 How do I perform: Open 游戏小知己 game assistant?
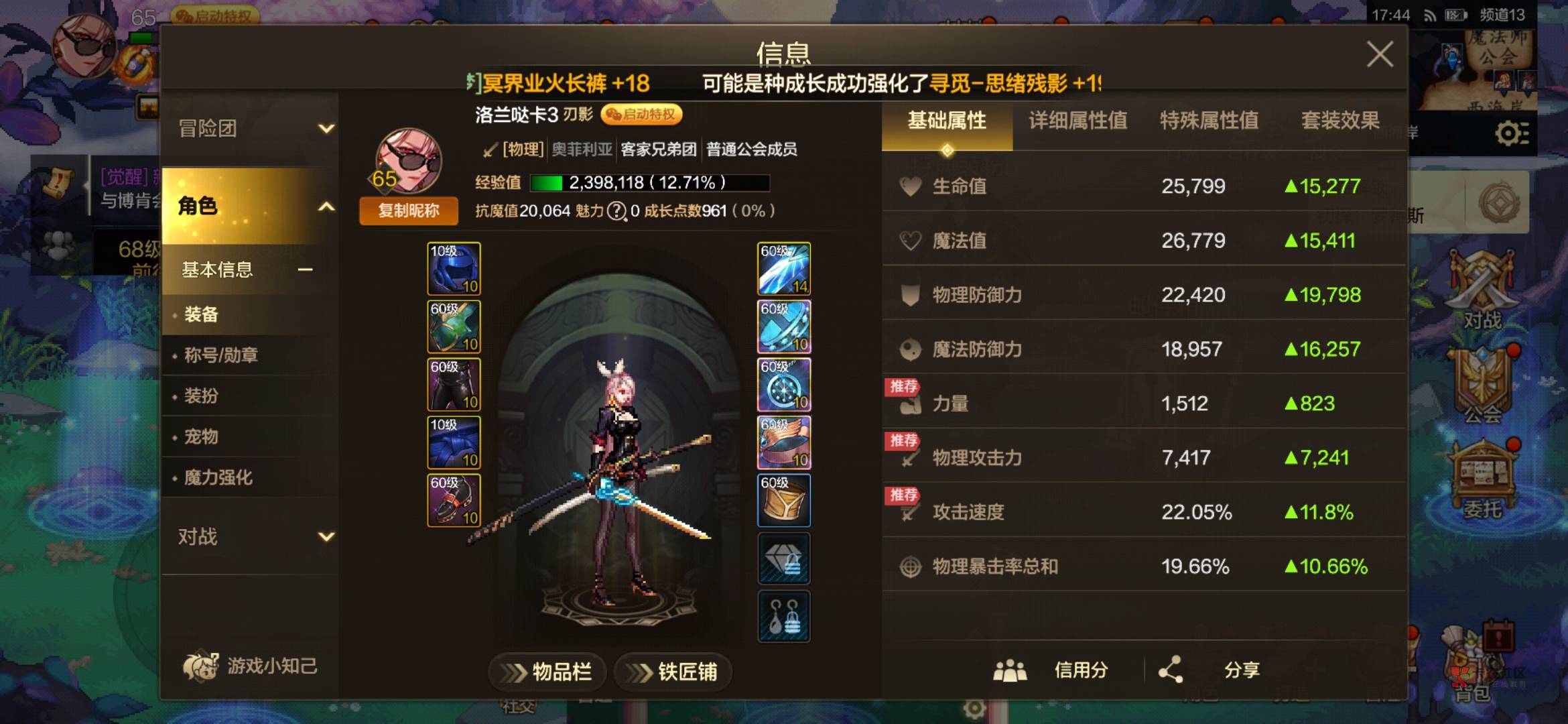coord(250,666)
